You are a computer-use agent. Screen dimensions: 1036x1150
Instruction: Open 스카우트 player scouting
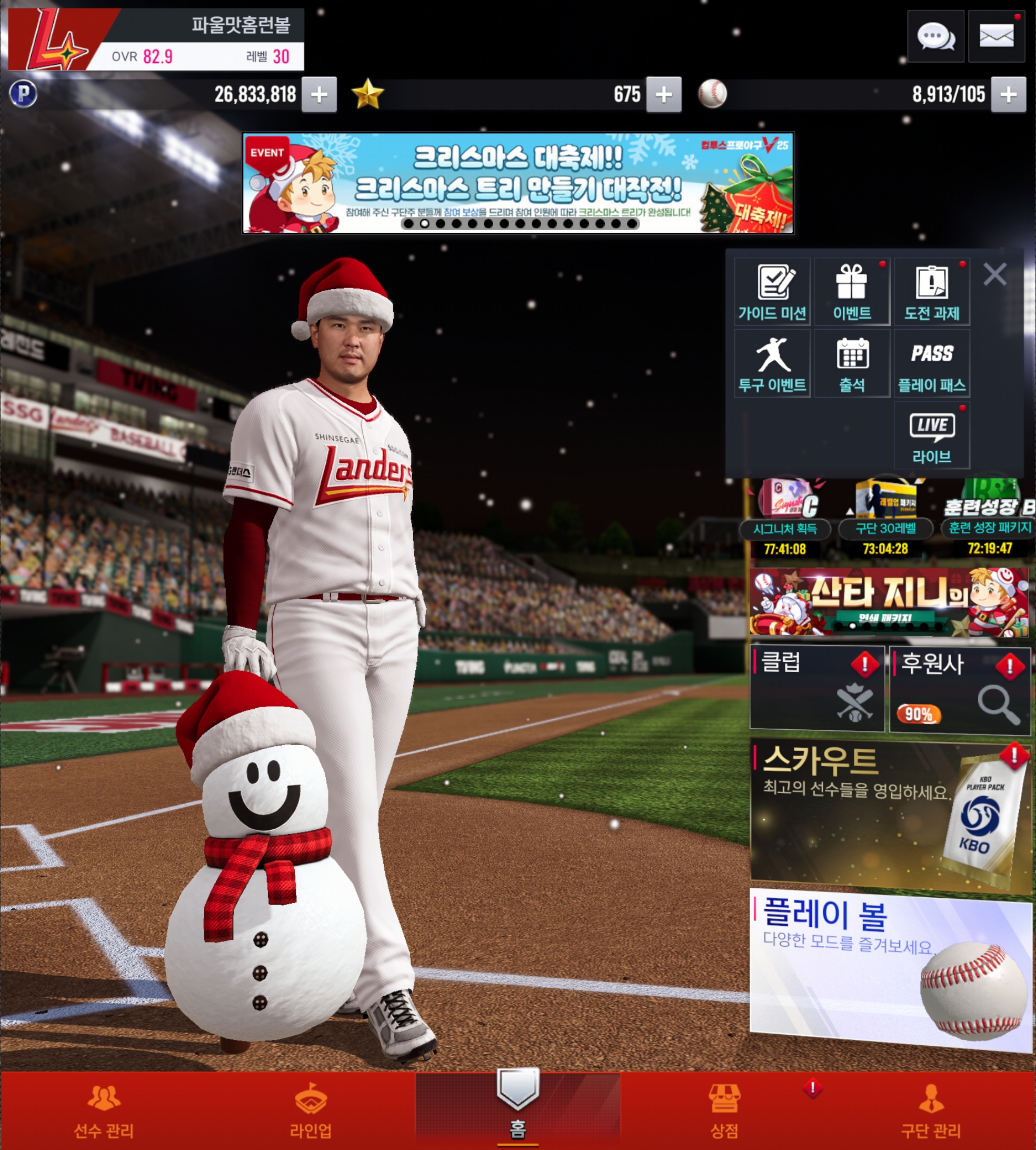(x=890, y=813)
